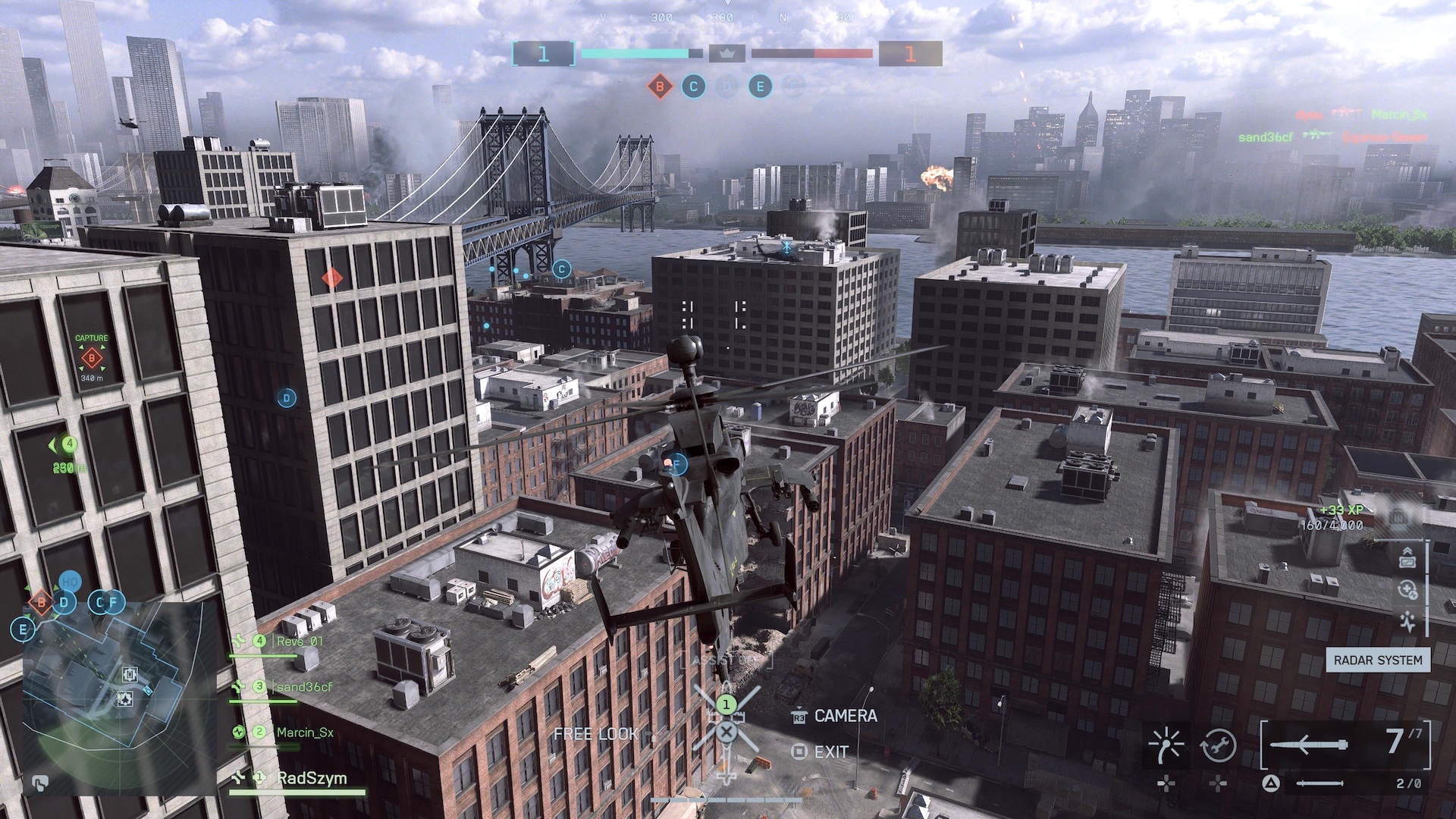1456x819 pixels.
Task: Select squad member Revs_01
Action: [x=300, y=642]
